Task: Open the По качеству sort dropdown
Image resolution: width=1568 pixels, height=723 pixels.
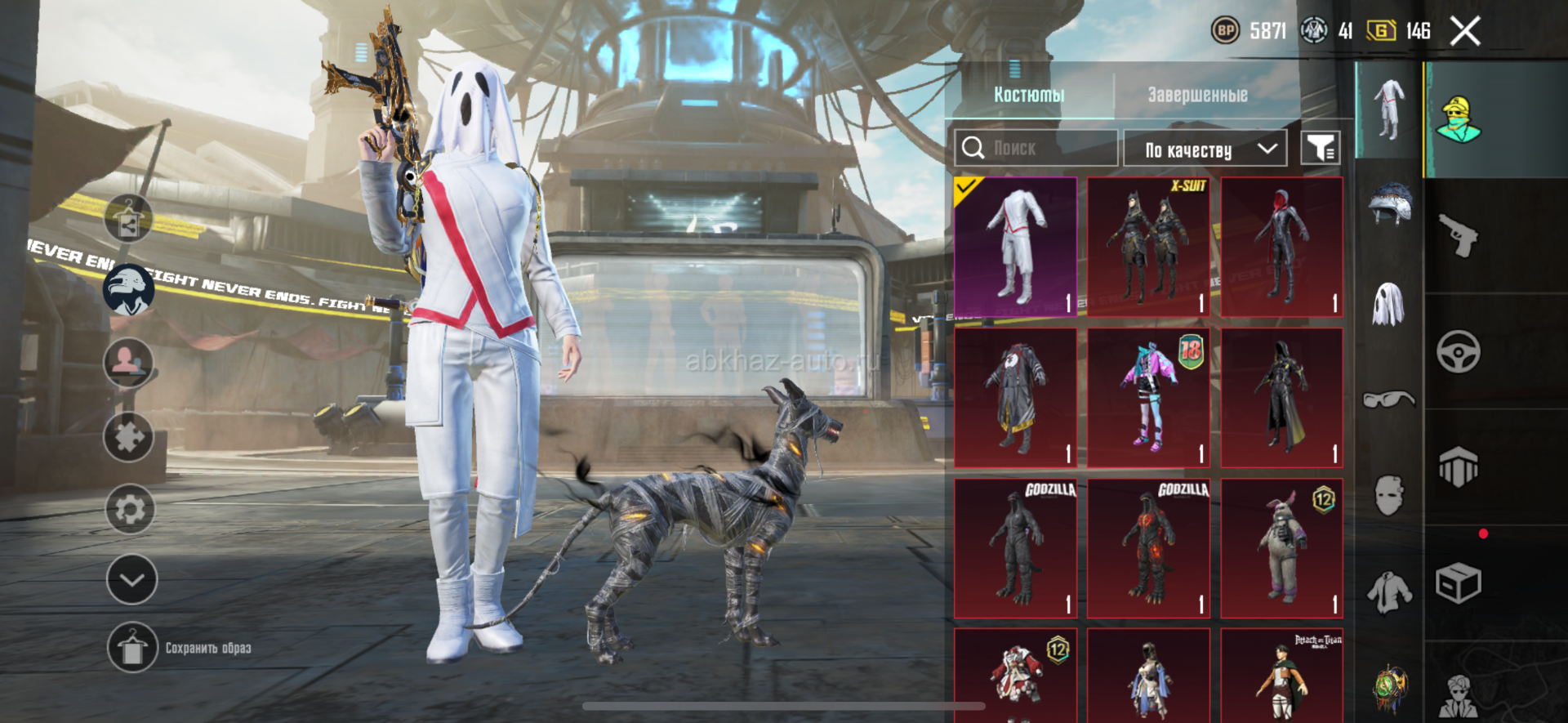Action: (x=1205, y=150)
